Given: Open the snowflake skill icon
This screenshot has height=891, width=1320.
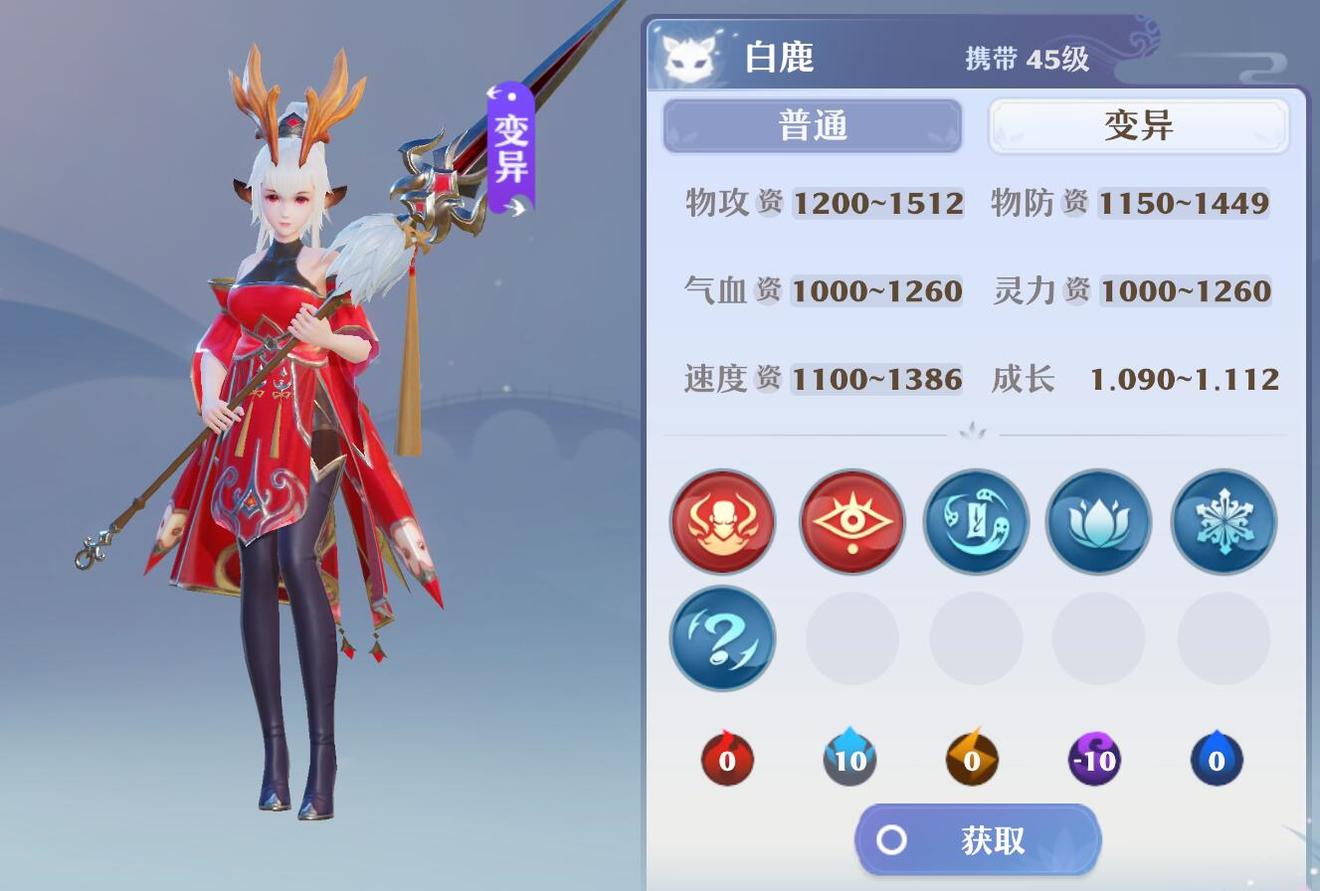Looking at the screenshot, I should click(1222, 522).
